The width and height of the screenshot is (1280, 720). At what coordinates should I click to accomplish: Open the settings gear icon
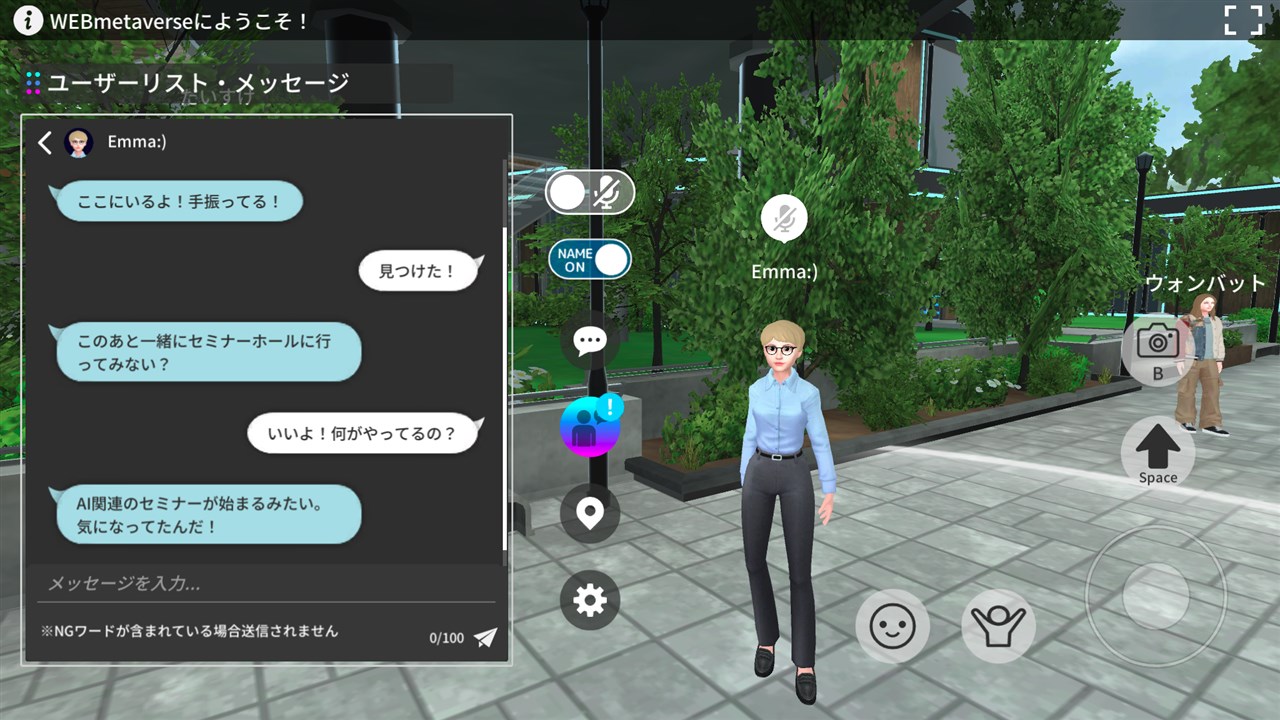589,600
